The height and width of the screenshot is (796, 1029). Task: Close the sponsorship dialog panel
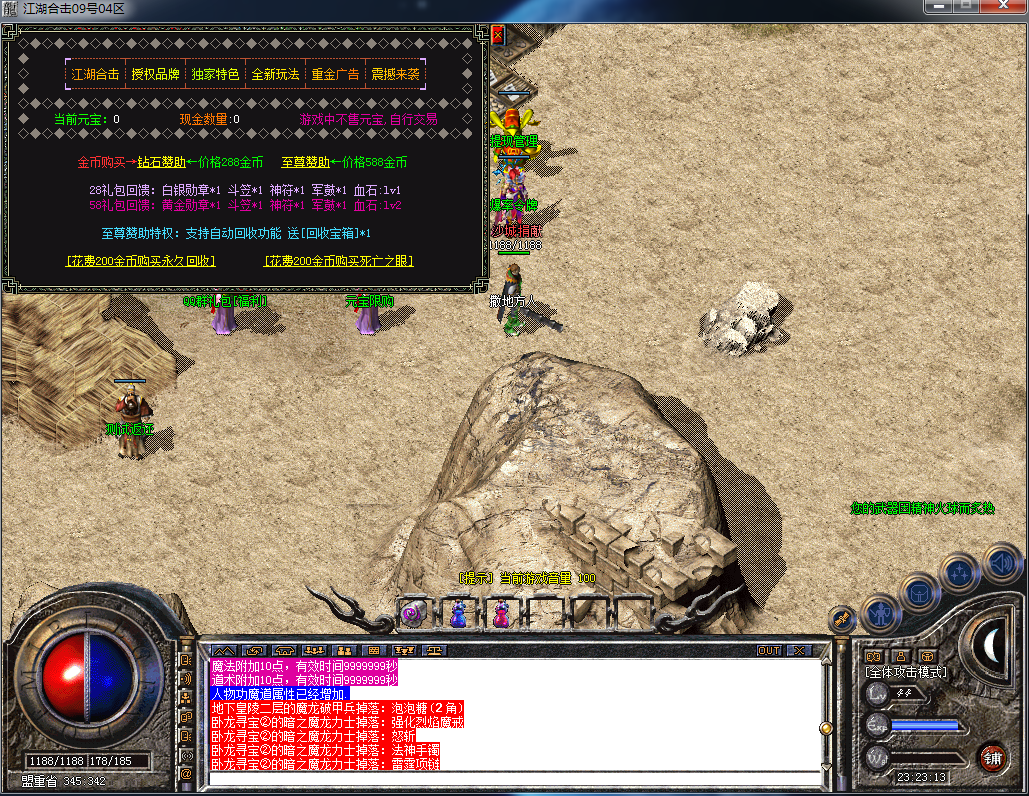[497, 34]
